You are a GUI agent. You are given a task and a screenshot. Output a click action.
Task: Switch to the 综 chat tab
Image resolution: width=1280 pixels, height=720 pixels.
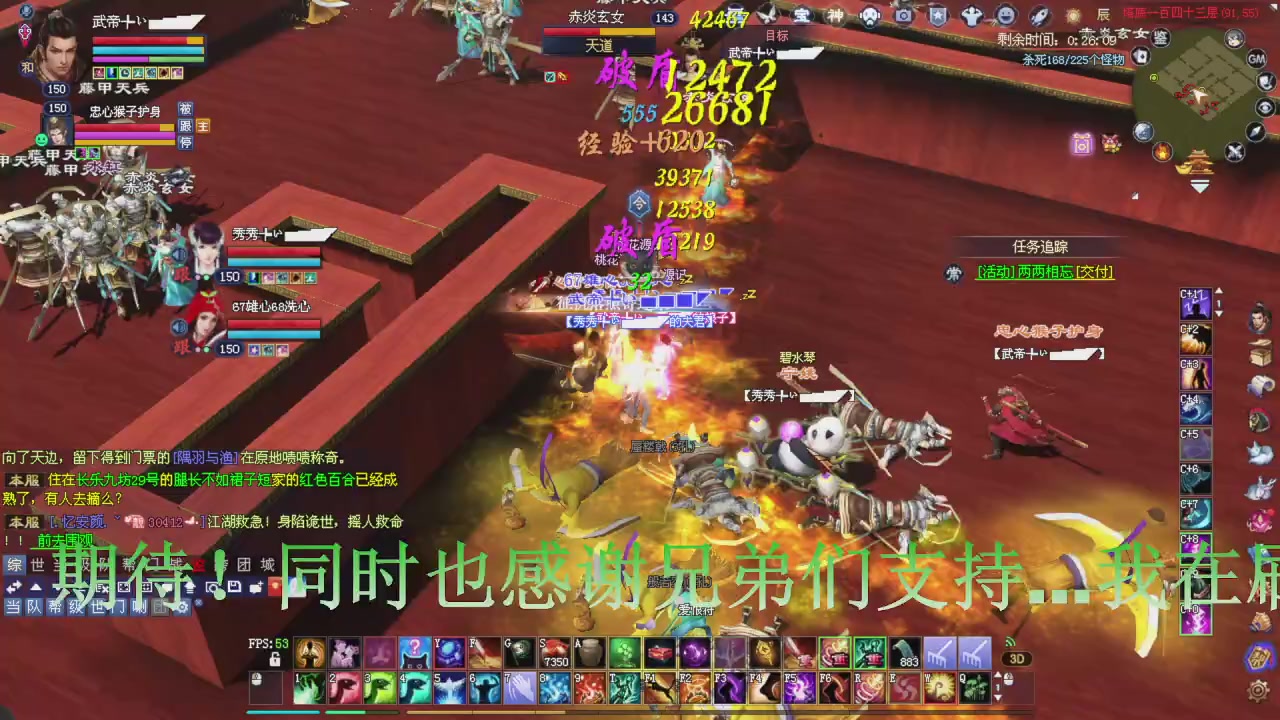(x=13, y=566)
